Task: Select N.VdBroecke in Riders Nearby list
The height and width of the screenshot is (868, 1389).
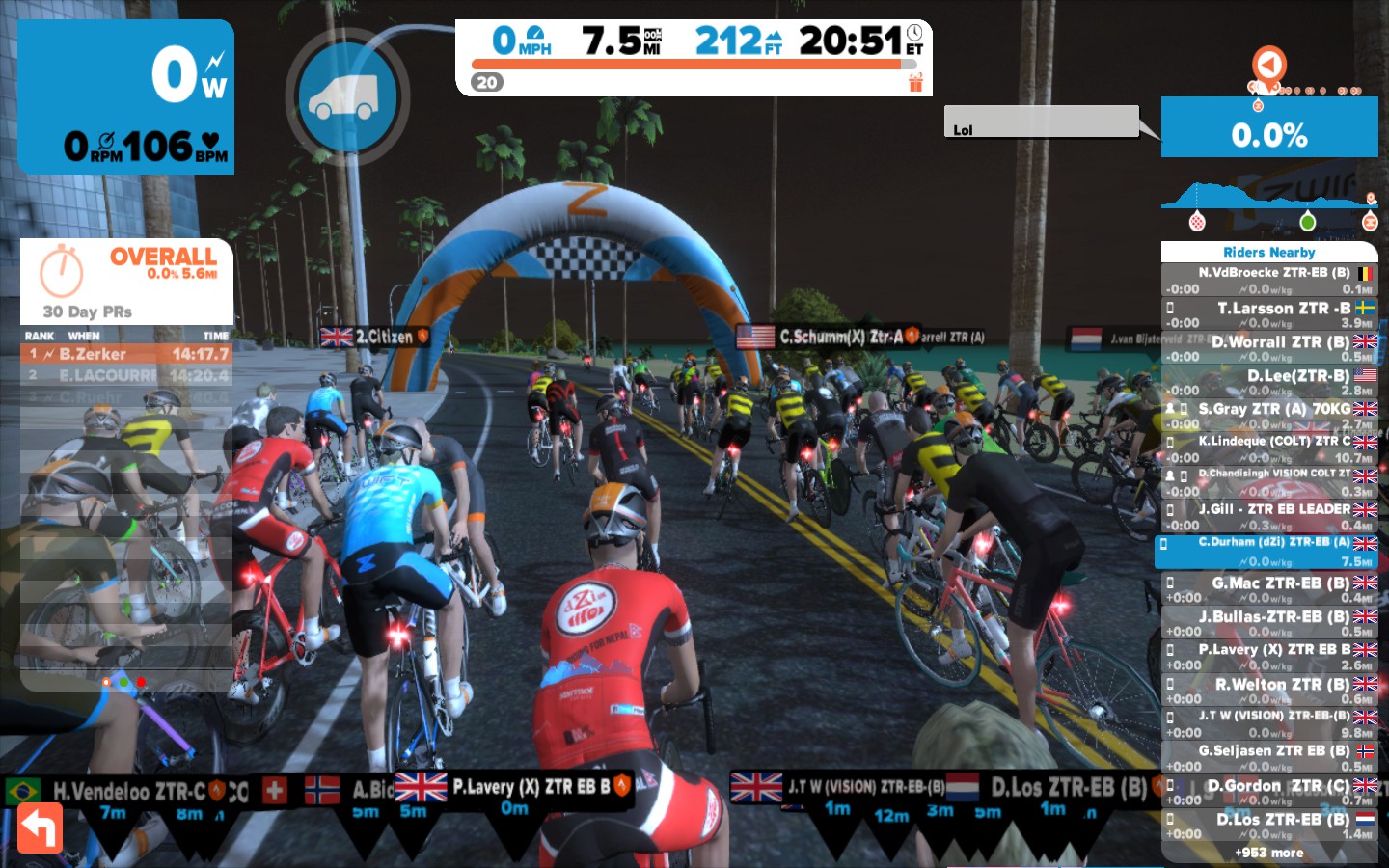Action: coord(1269,281)
